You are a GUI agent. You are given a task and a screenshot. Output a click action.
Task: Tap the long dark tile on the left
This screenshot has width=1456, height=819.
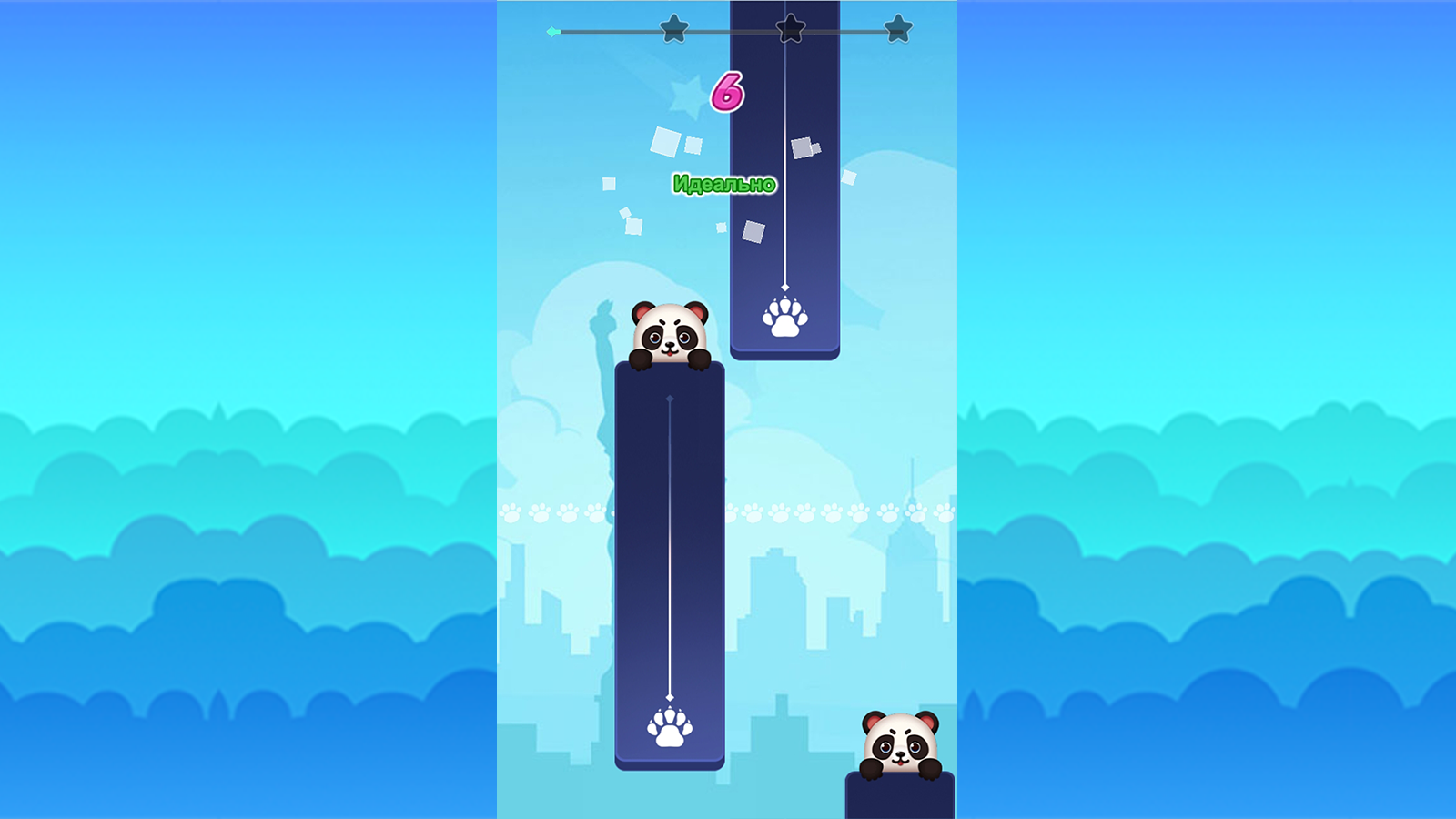671,564
